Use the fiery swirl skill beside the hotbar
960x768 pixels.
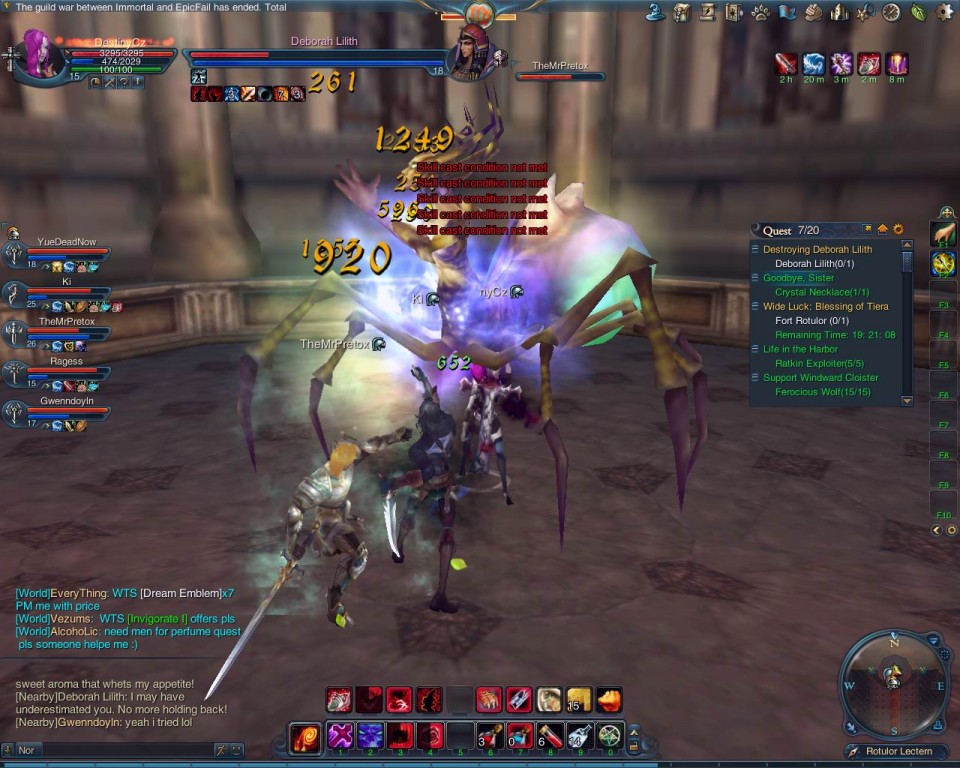[x=304, y=738]
